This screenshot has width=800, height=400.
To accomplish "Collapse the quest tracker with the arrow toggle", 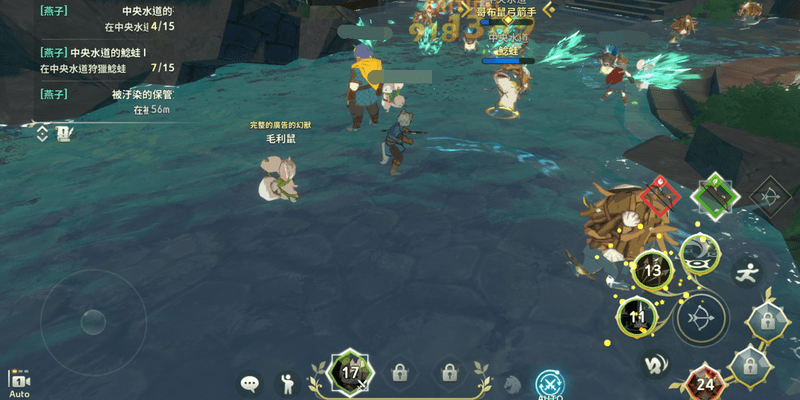I will click(x=42, y=132).
